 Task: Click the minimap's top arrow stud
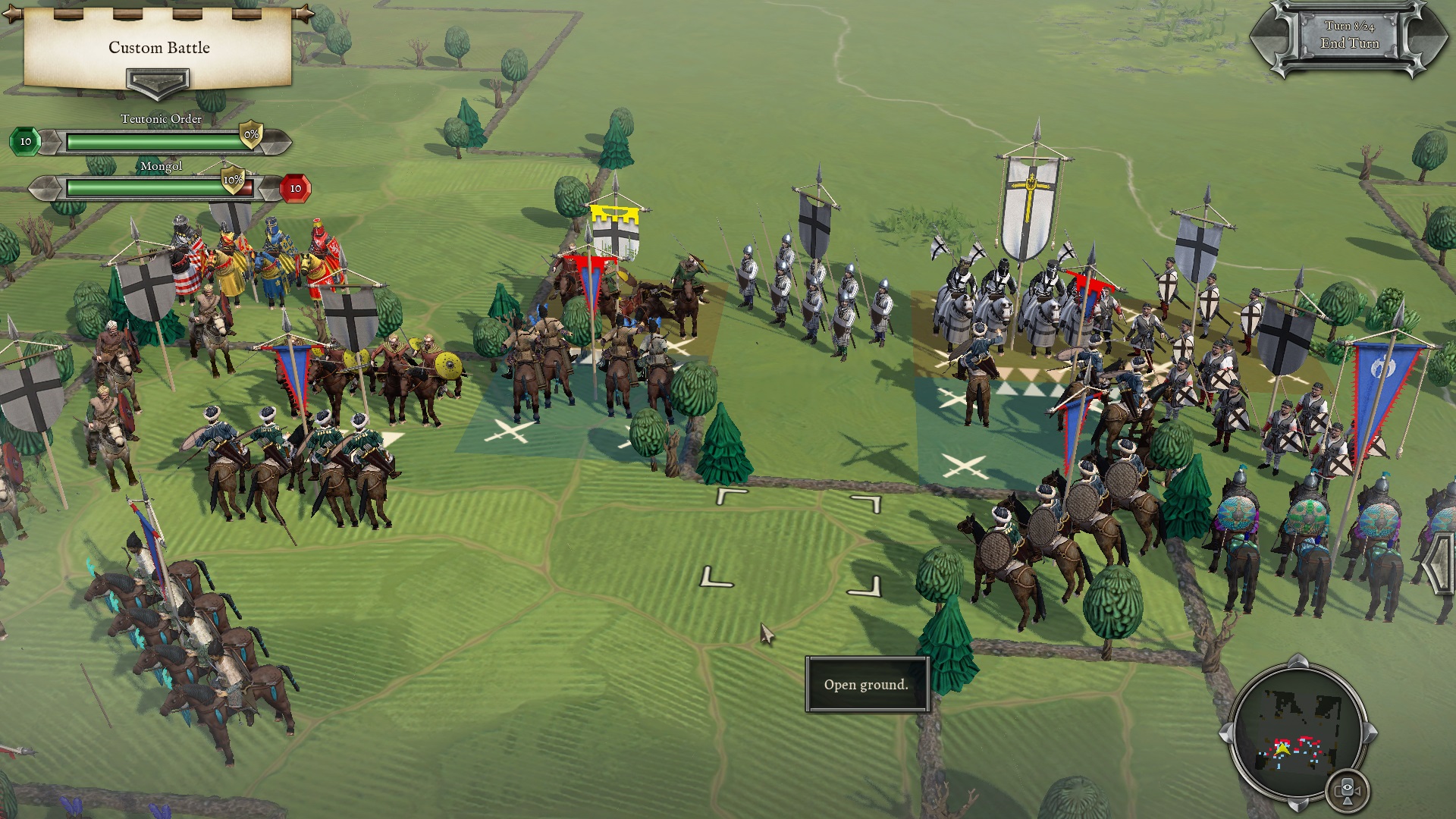point(1298,662)
